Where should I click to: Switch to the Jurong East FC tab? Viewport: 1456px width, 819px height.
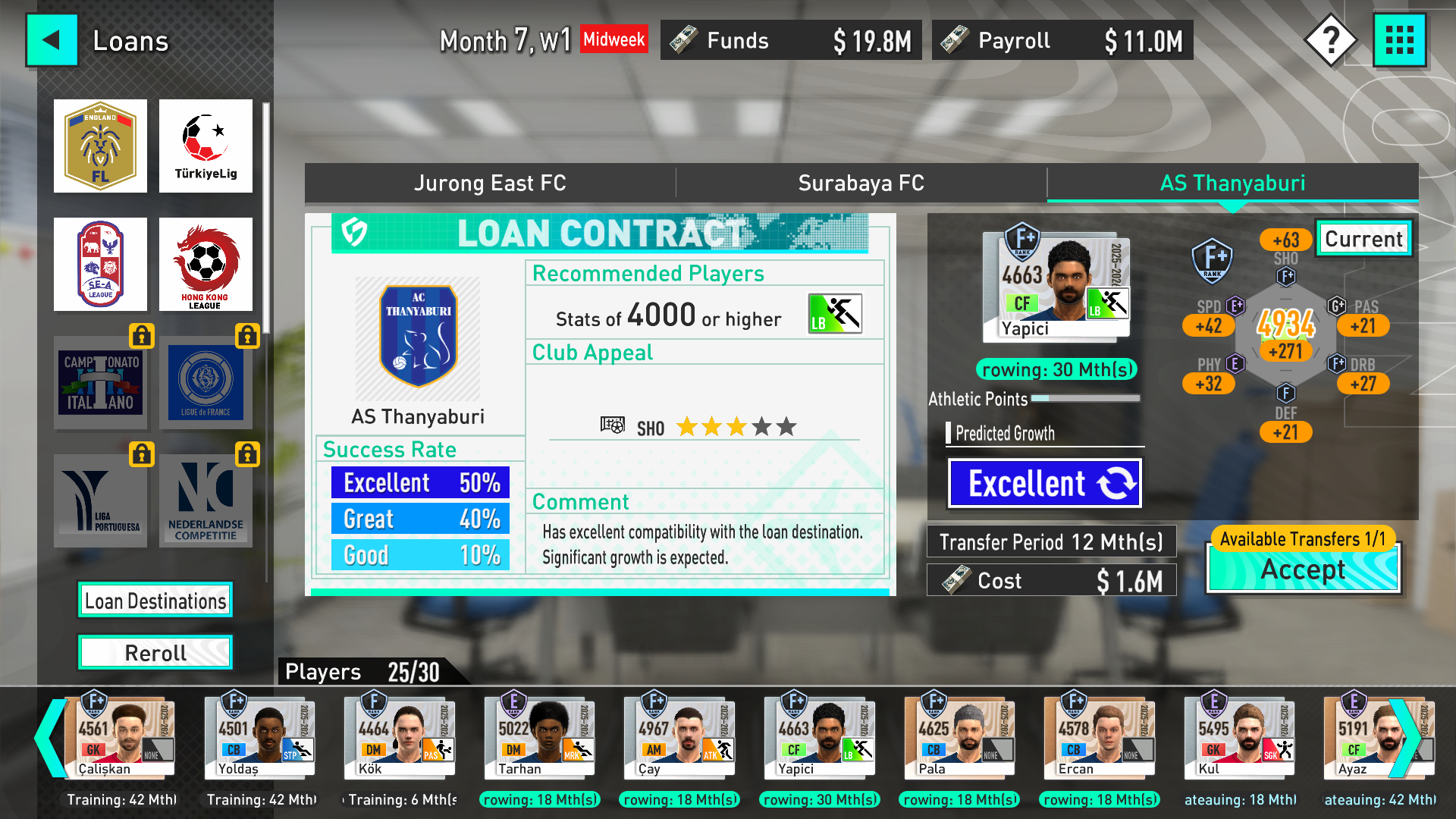[490, 183]
